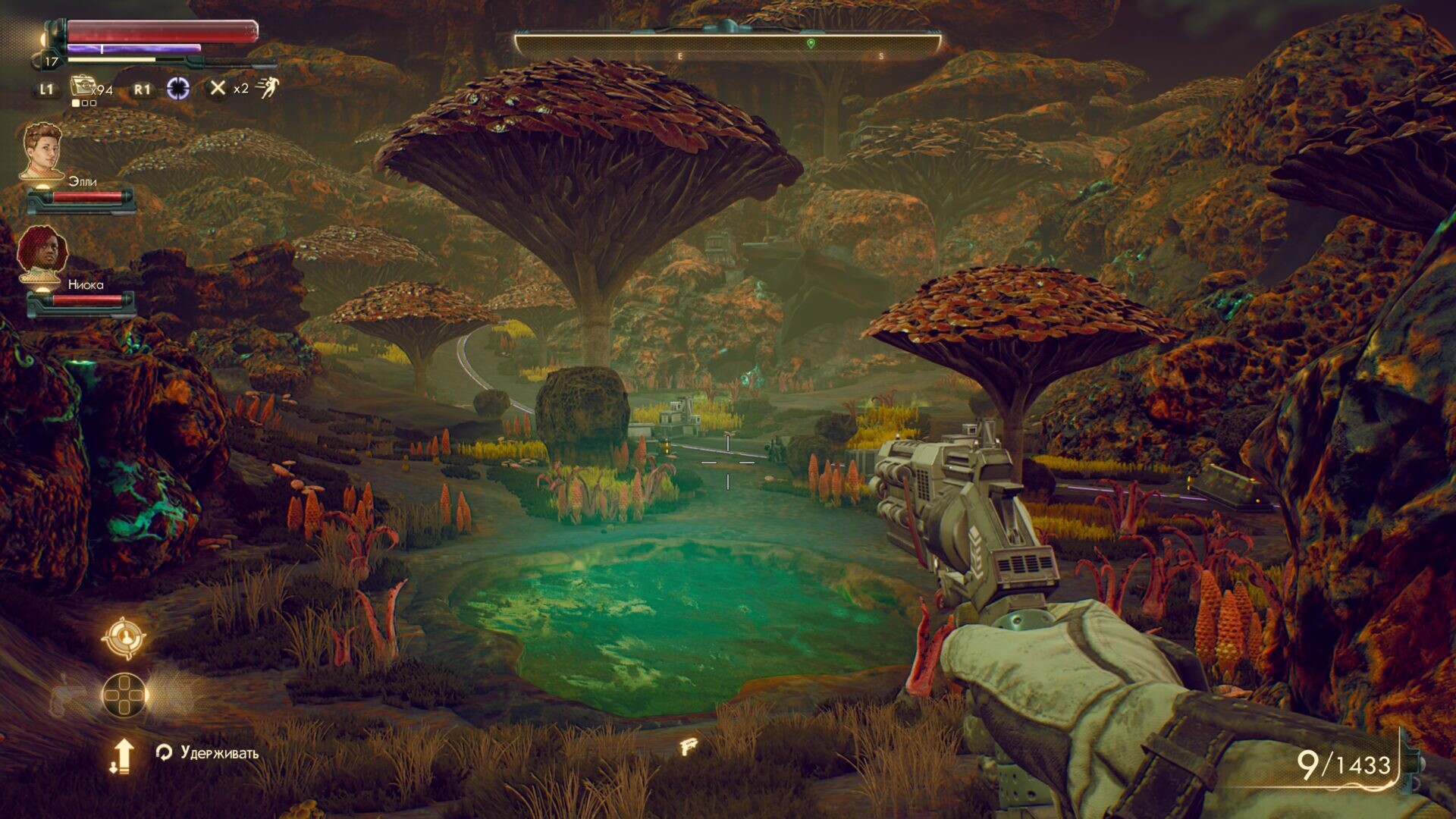
Task: Select Ниока's companion portrait
Action: (42, 255)
